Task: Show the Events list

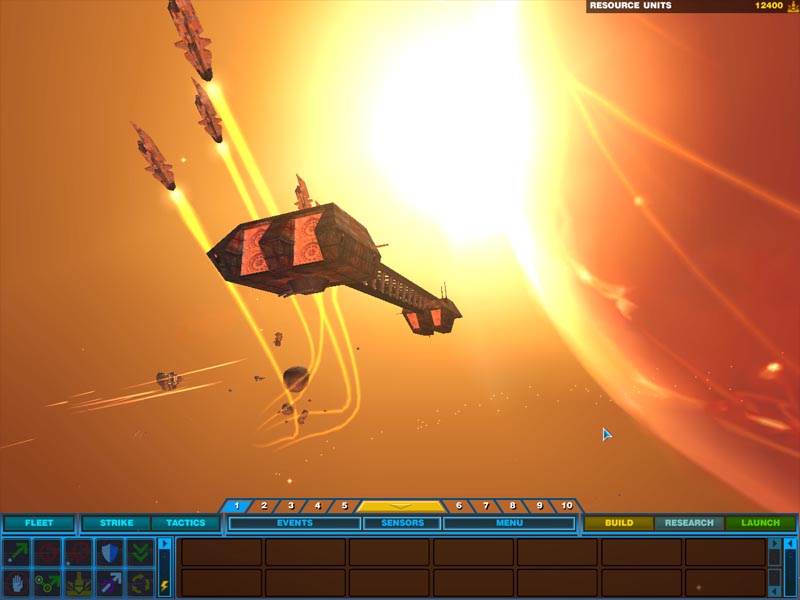Action: (295, 523)
